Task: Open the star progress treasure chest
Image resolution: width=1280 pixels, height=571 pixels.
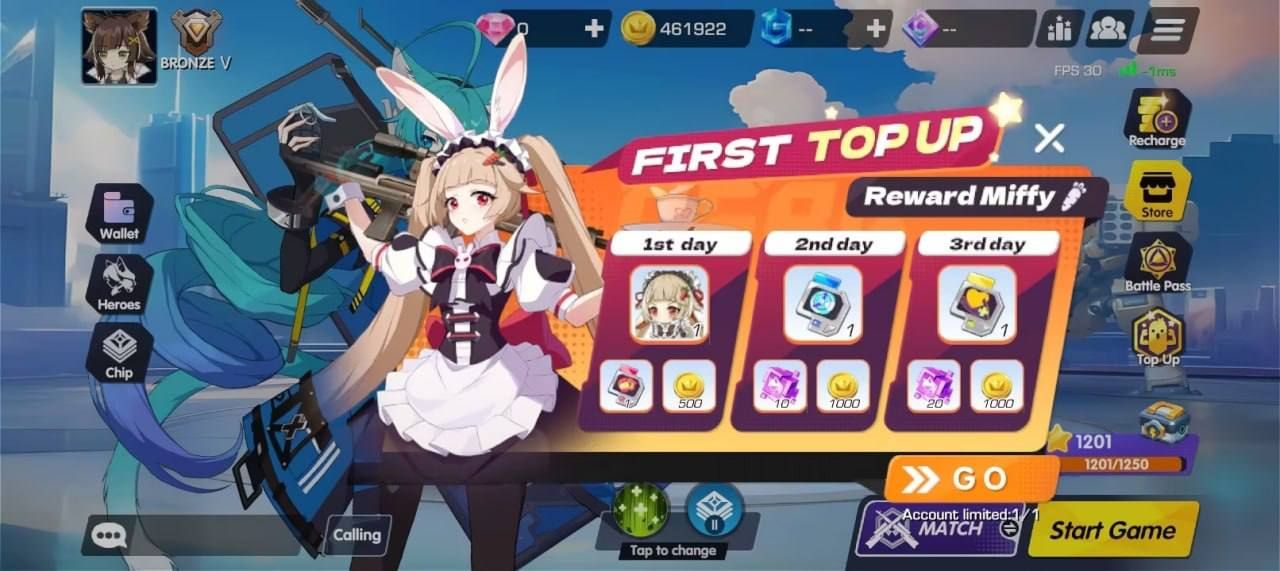Action: click(x=1164, y=423)
